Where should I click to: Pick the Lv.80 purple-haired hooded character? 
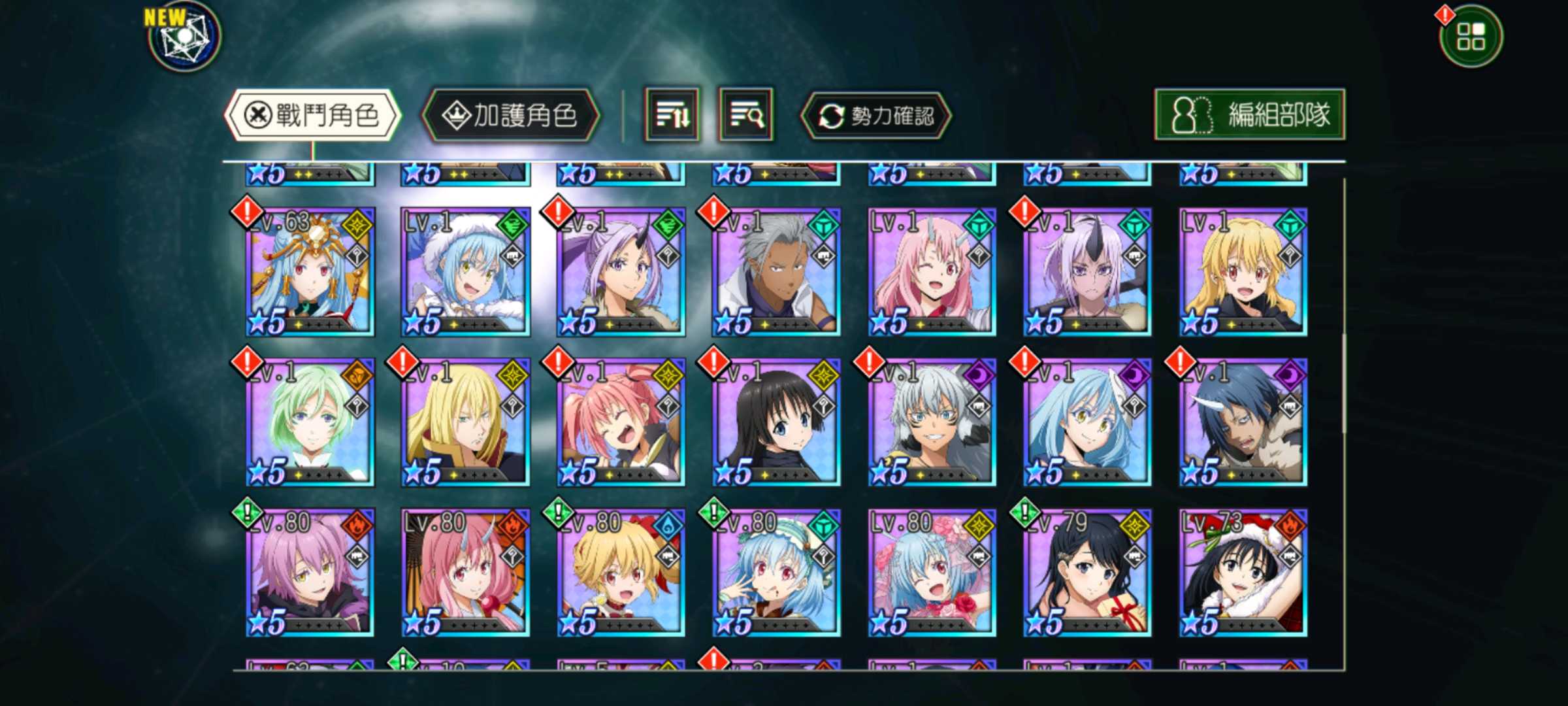[310, 573]
